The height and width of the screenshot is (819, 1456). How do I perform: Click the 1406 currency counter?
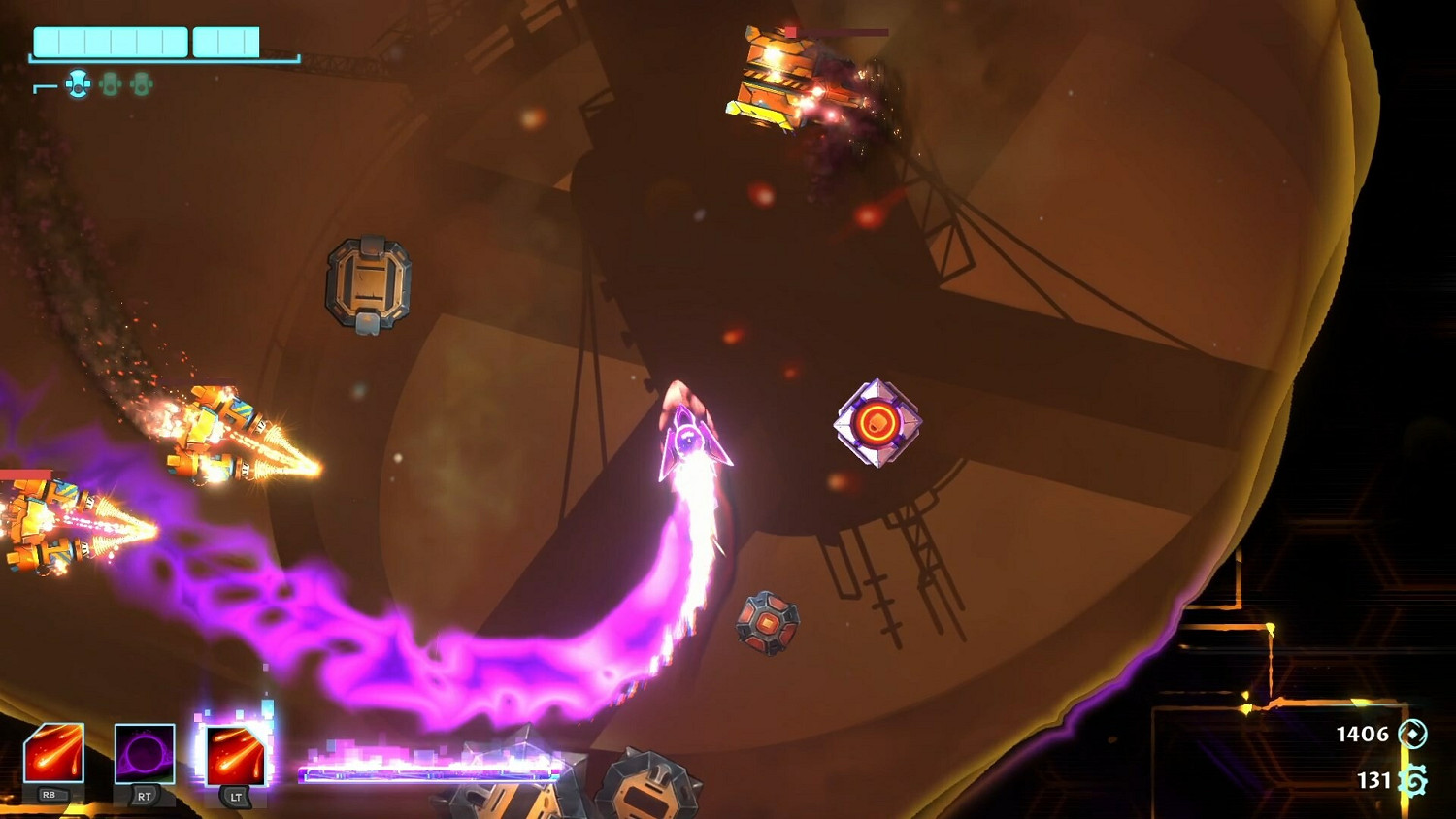point(1363,734)
